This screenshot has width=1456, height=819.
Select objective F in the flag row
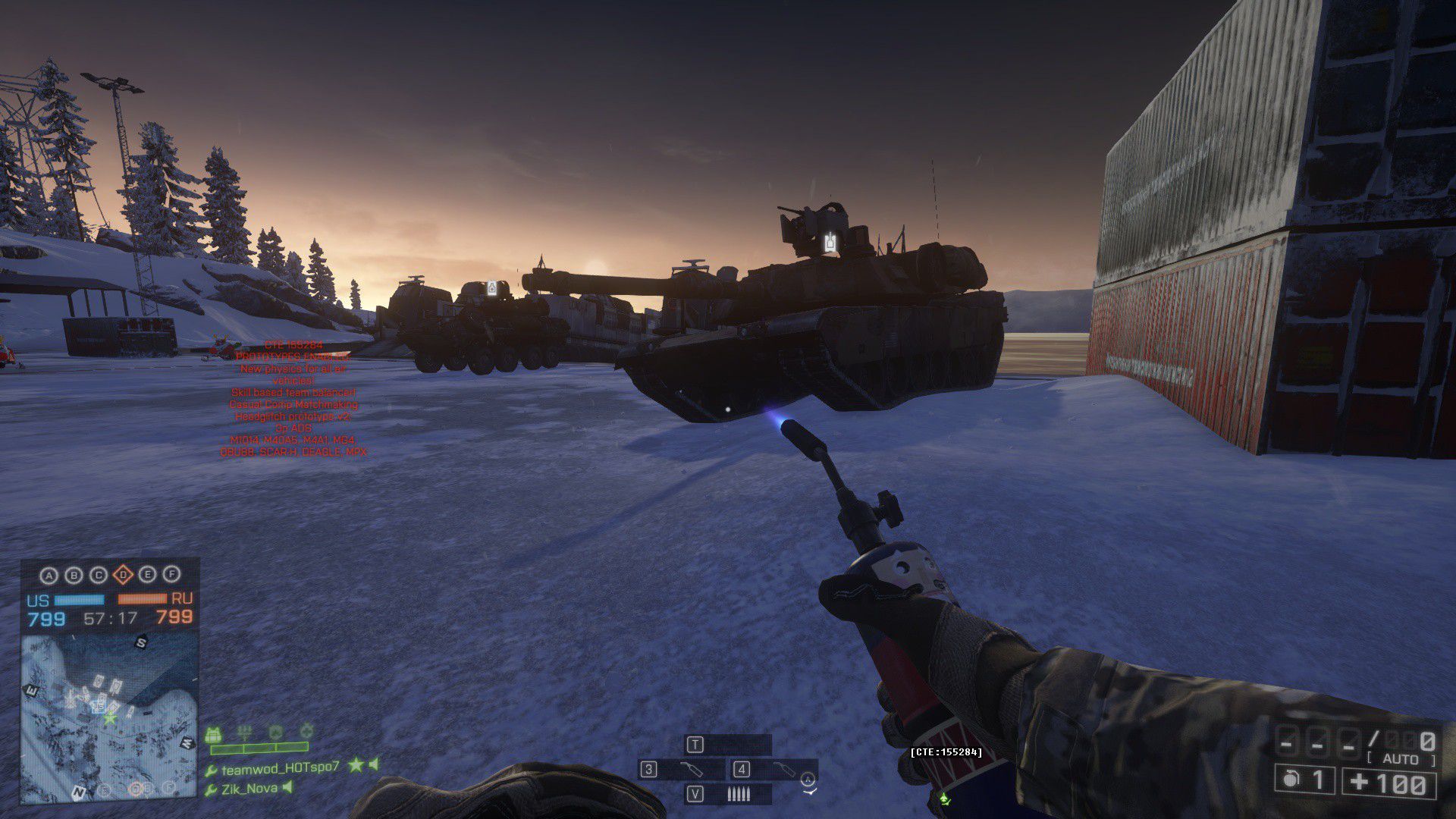(x=172, y=576)
